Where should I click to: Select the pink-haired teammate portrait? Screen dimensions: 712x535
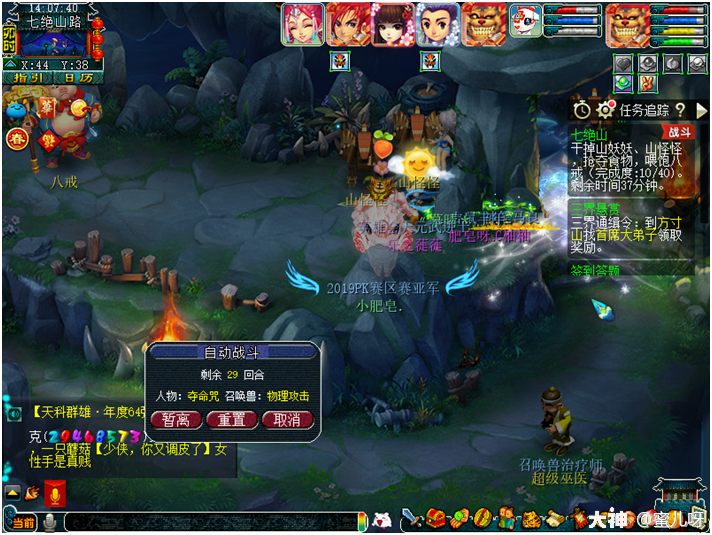[302, 24]
